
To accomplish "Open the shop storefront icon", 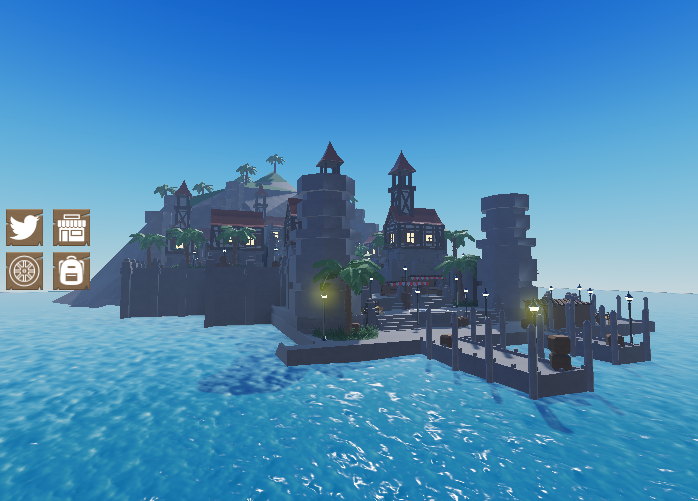I will pos(71,228).
